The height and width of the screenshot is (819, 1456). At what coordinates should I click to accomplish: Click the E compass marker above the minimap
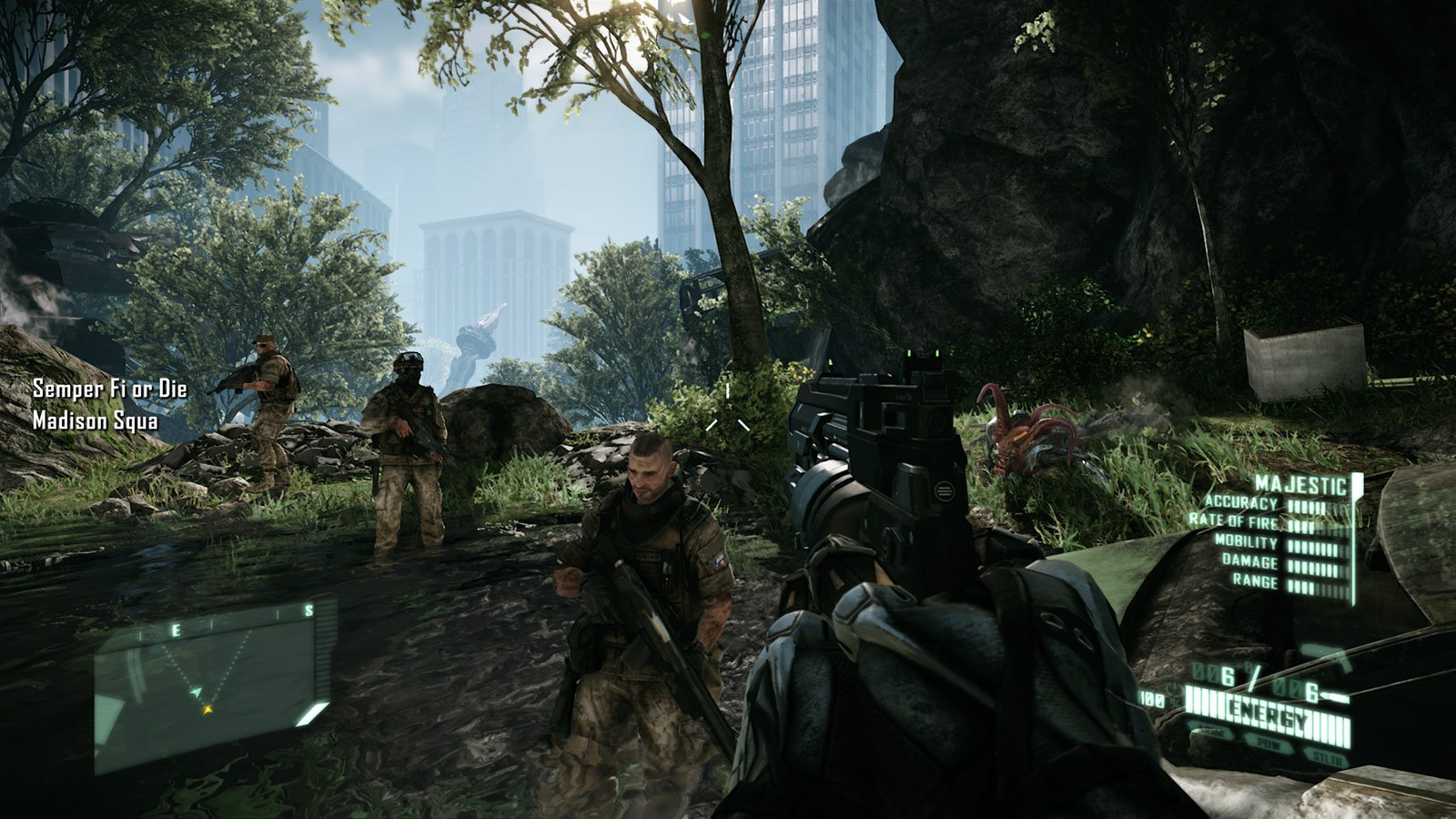pyautogui.click(x=176, y=629)
